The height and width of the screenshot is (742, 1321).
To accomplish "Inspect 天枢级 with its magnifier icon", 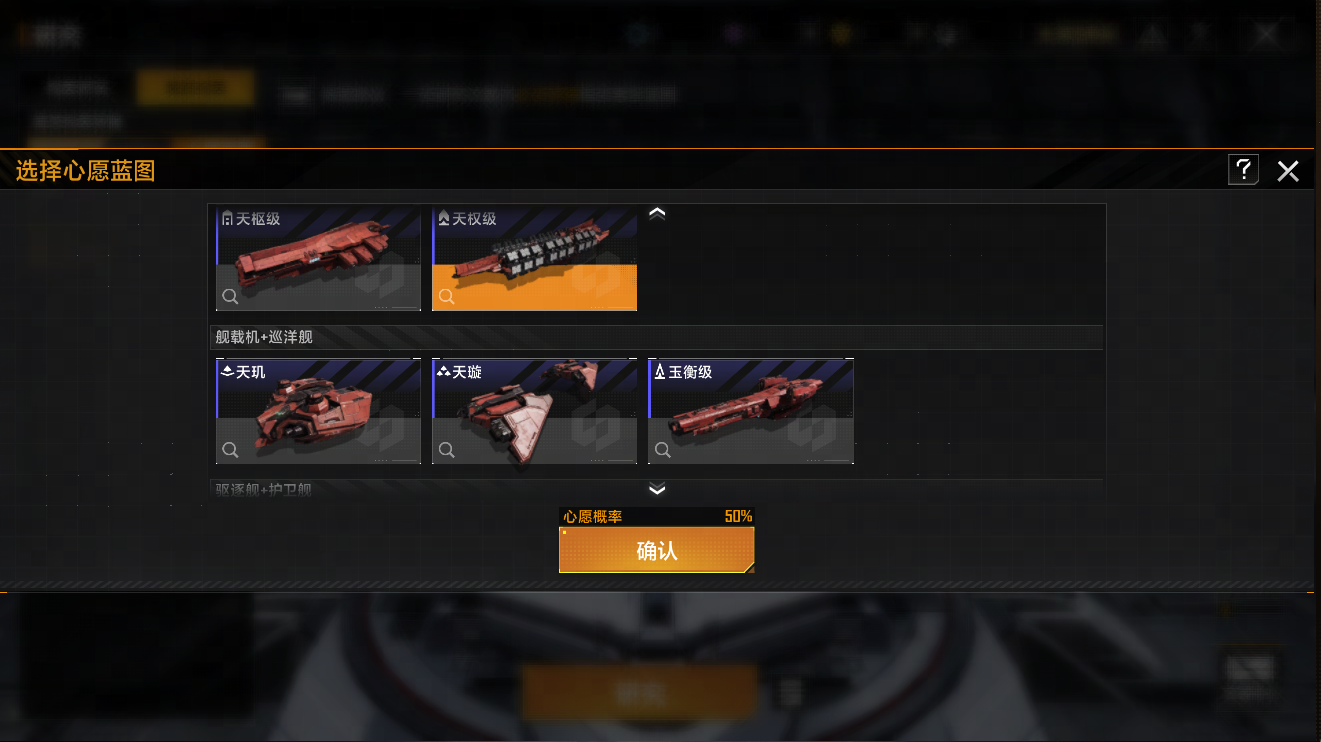I will point(230,296).
